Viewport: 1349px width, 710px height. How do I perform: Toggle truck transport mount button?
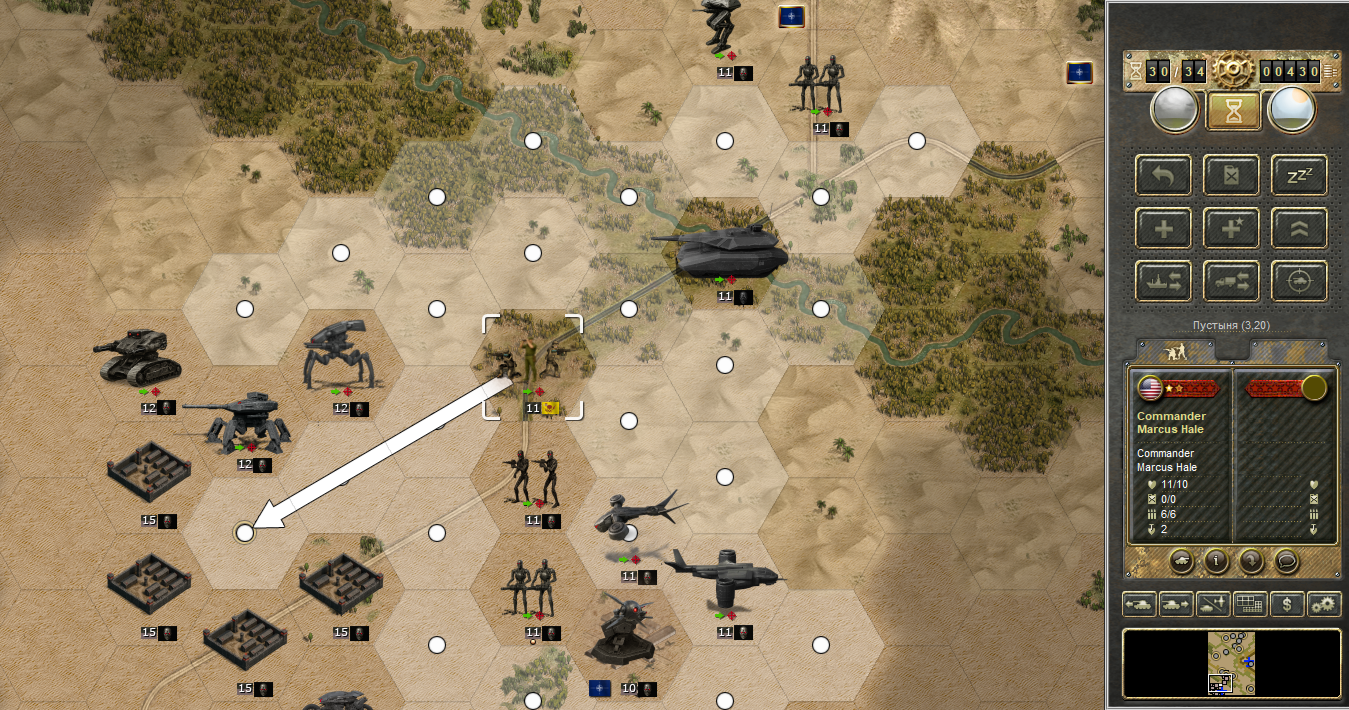pos(1231,281)
